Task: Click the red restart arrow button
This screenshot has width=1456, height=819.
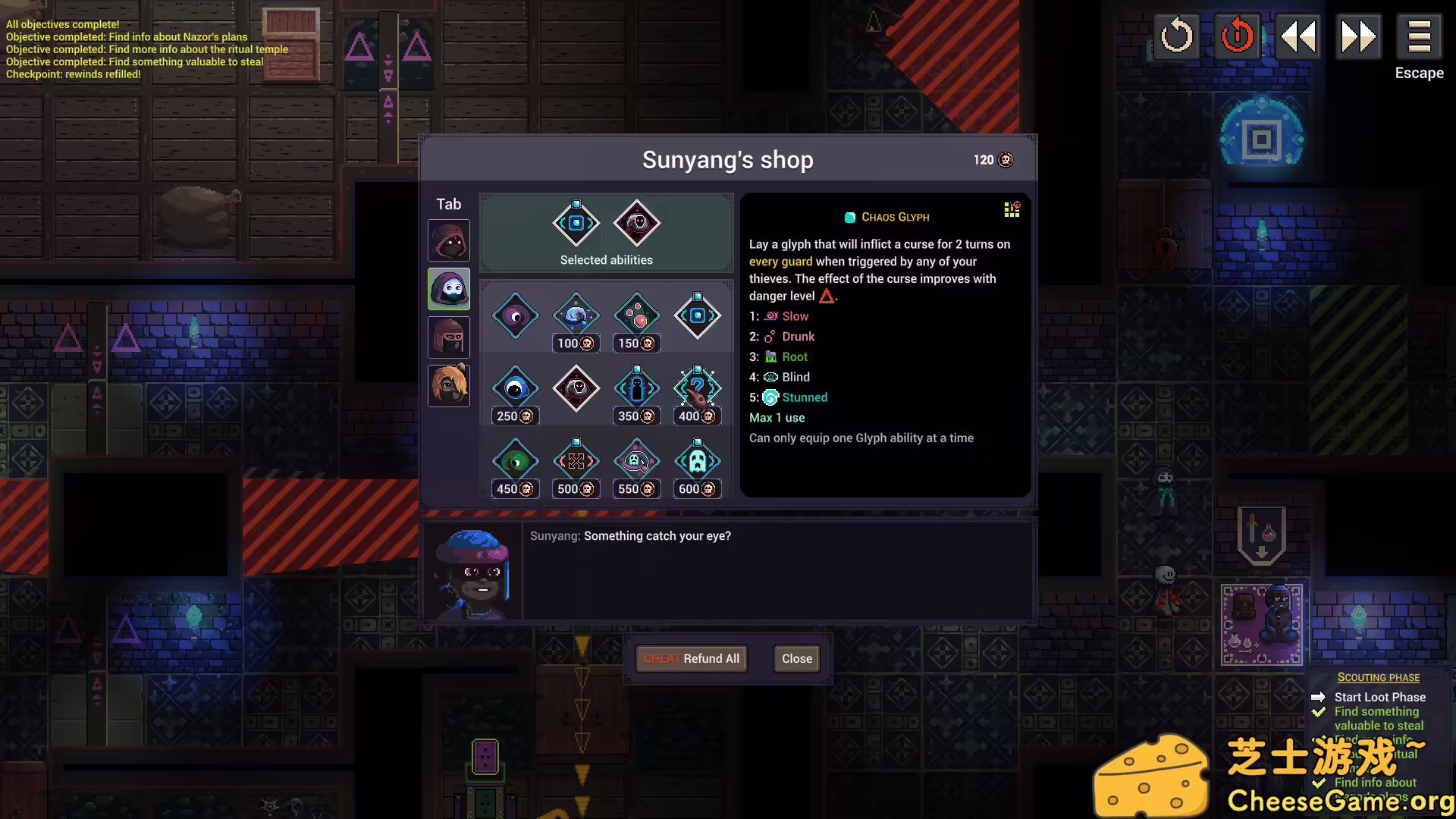Action: tap(1237, 36)
